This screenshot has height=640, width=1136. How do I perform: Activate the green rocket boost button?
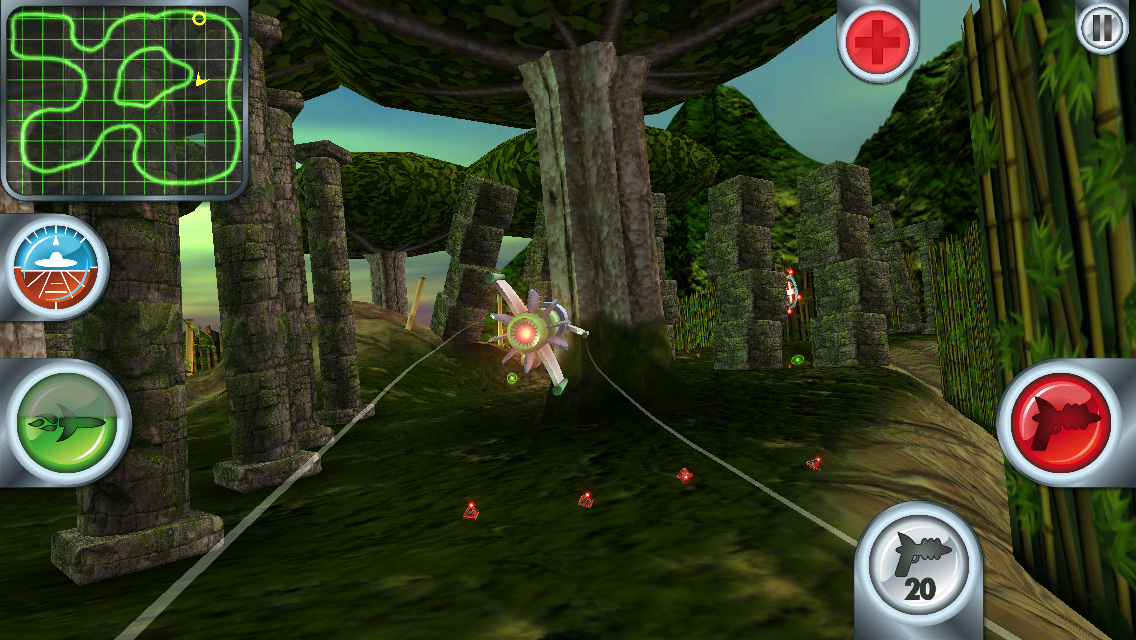(x=68, y=424)
